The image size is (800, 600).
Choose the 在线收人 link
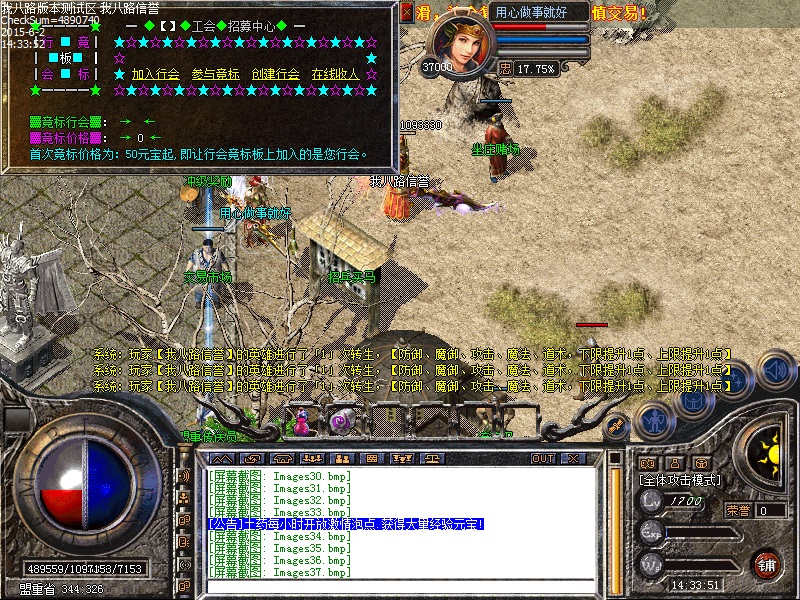pos(335,74)
